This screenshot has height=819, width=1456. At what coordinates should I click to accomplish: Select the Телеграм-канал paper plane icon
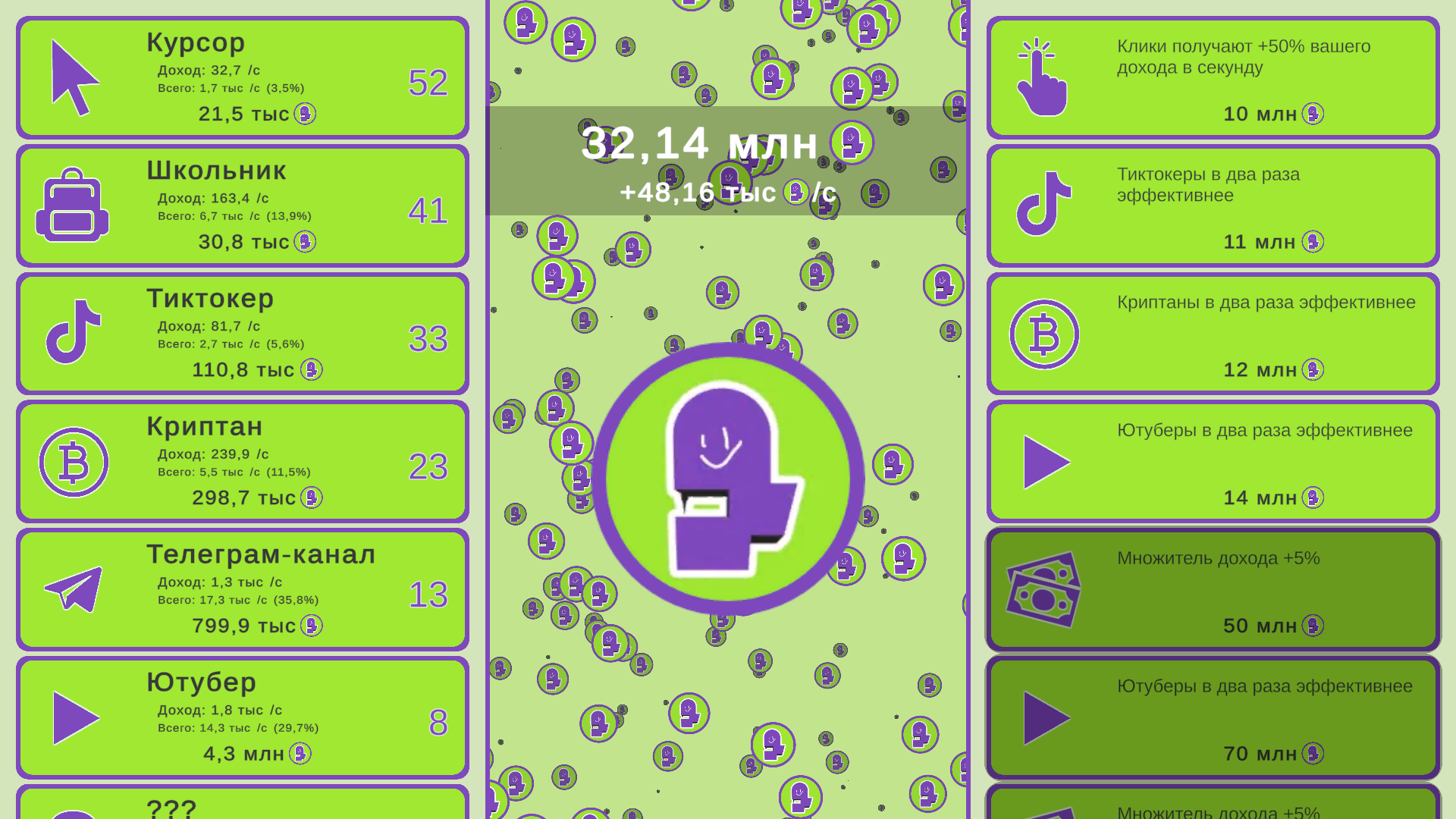(72, 589)
